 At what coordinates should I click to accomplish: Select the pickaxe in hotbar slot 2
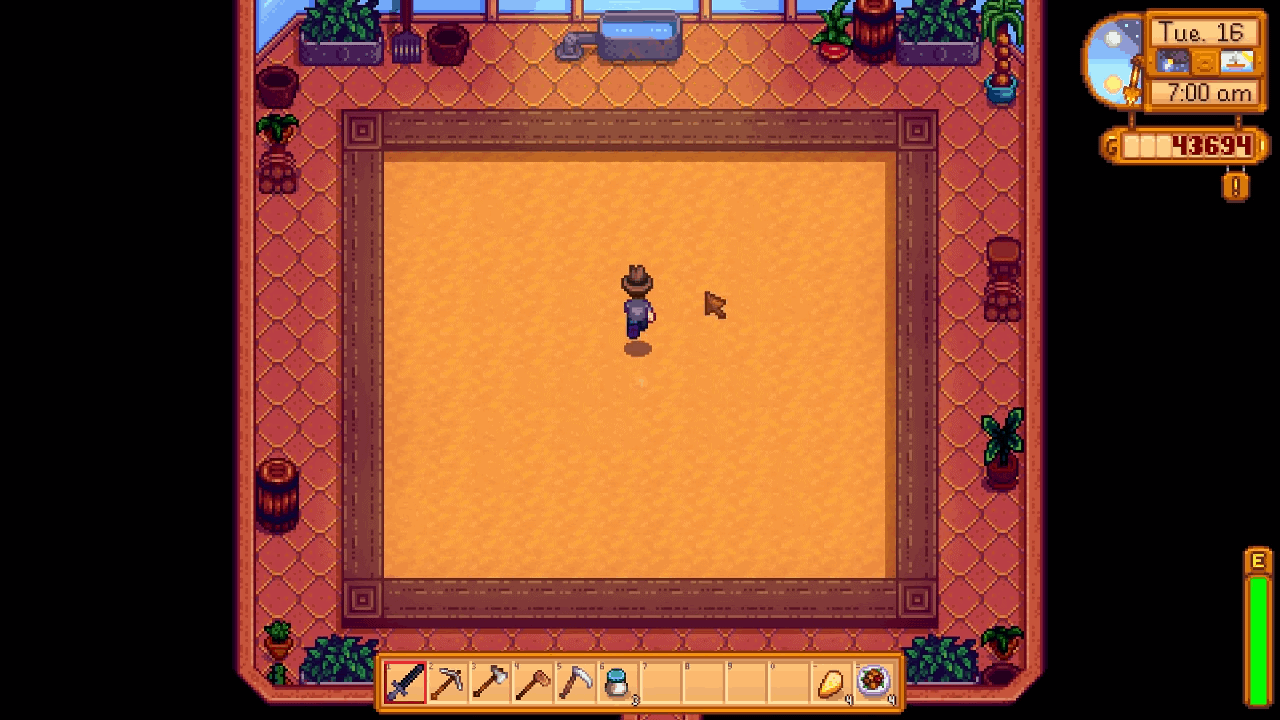pos(448,682)
